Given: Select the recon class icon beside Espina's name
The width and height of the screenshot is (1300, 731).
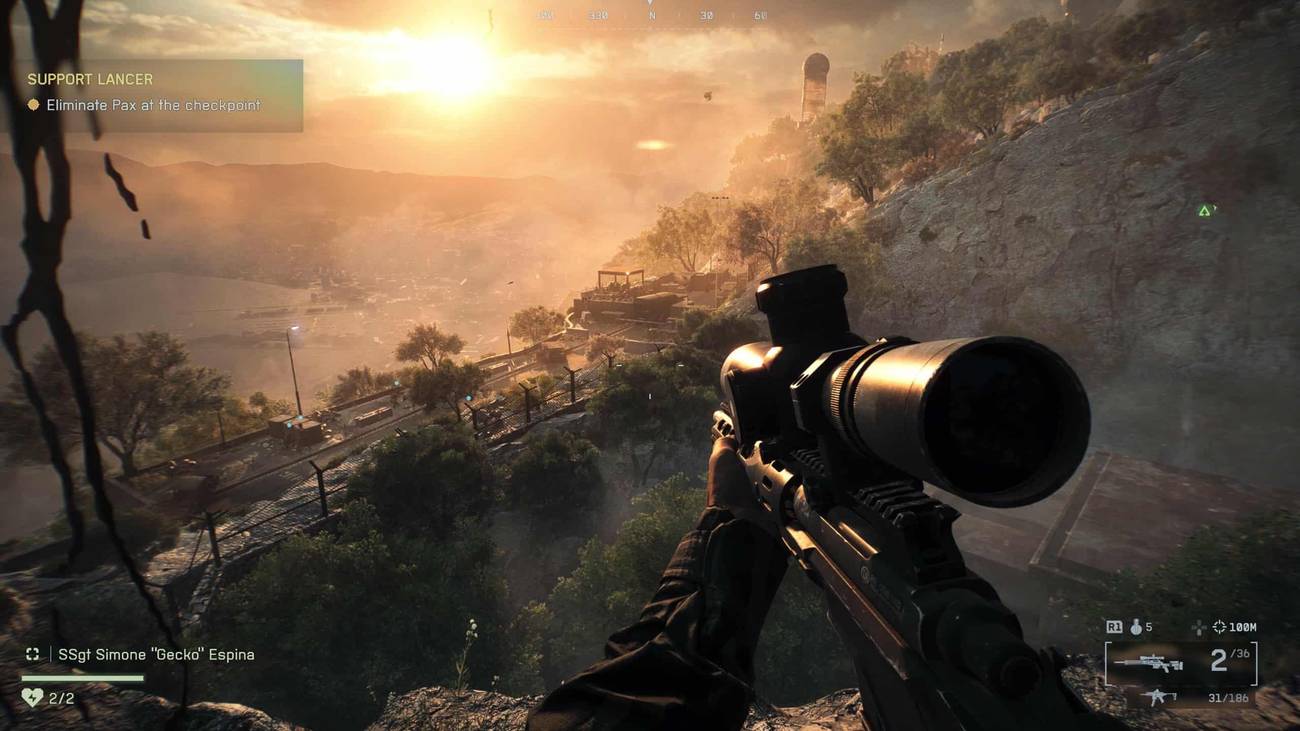Looking at the screenshot, I should tap(33, 654).
